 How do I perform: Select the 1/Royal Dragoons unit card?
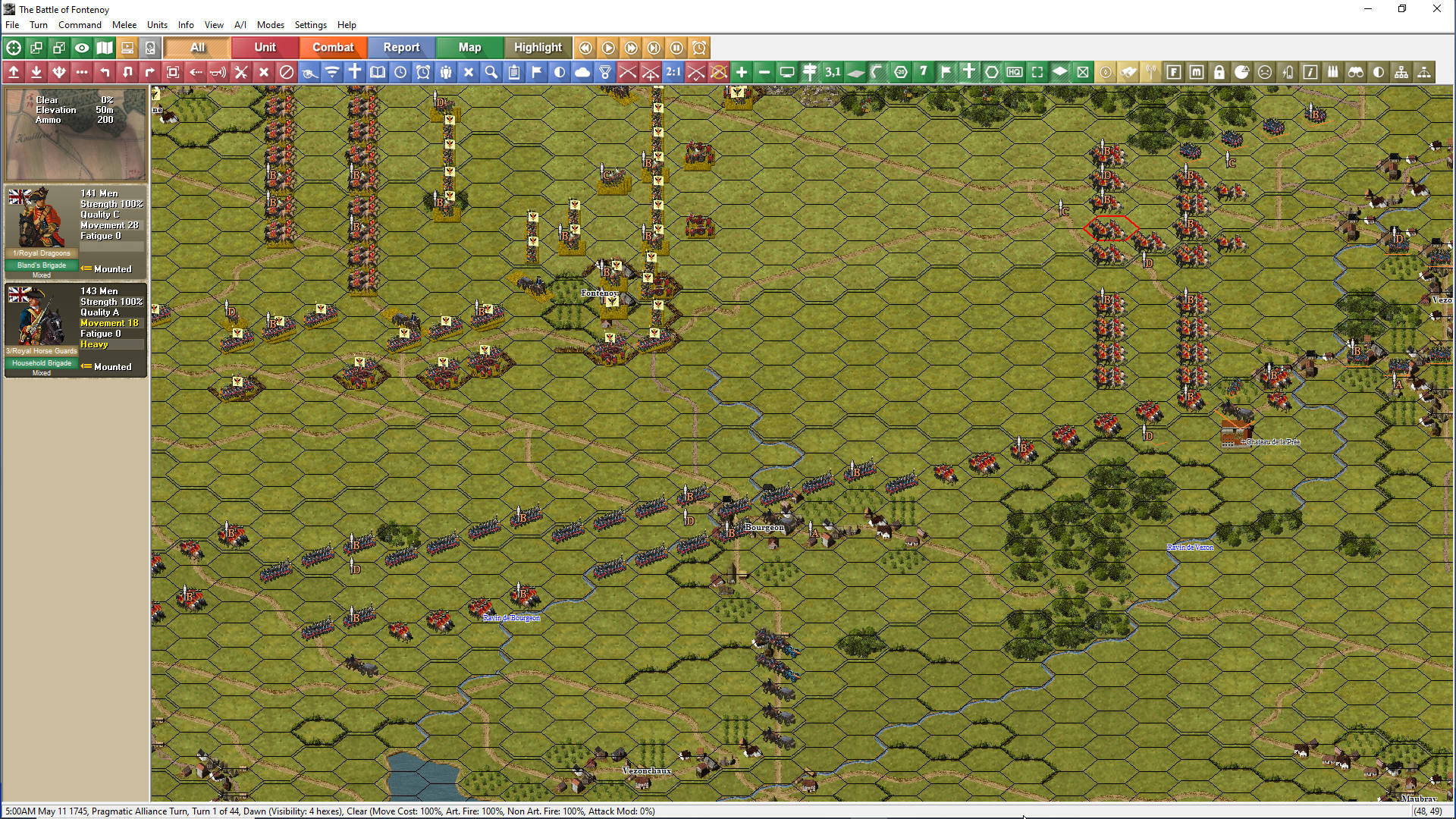[x=75, y=231]
